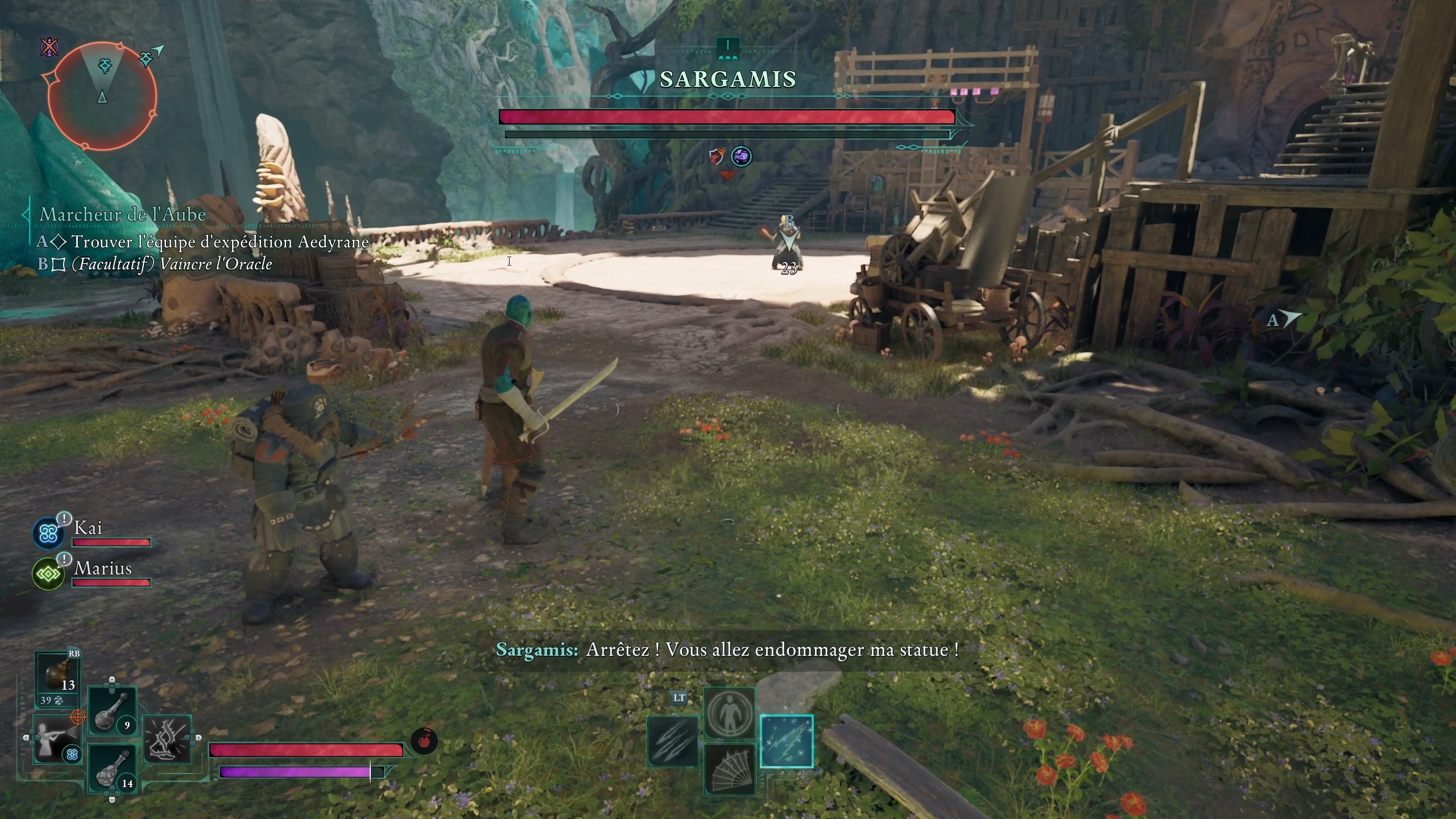Click the purple swirl status effect under Sargamis
The height and width of the screenshot is (819, 1456).
click(741, 156)
